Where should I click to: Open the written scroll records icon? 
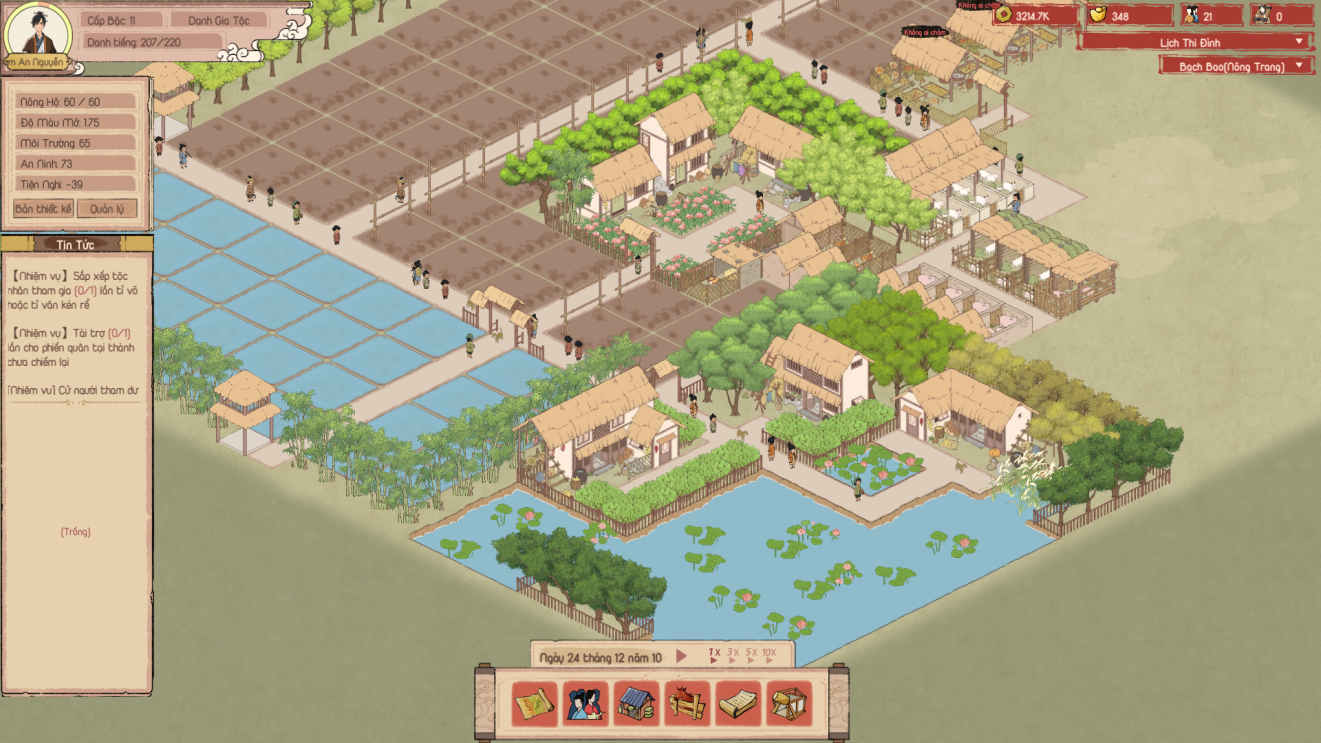point(738,704)
